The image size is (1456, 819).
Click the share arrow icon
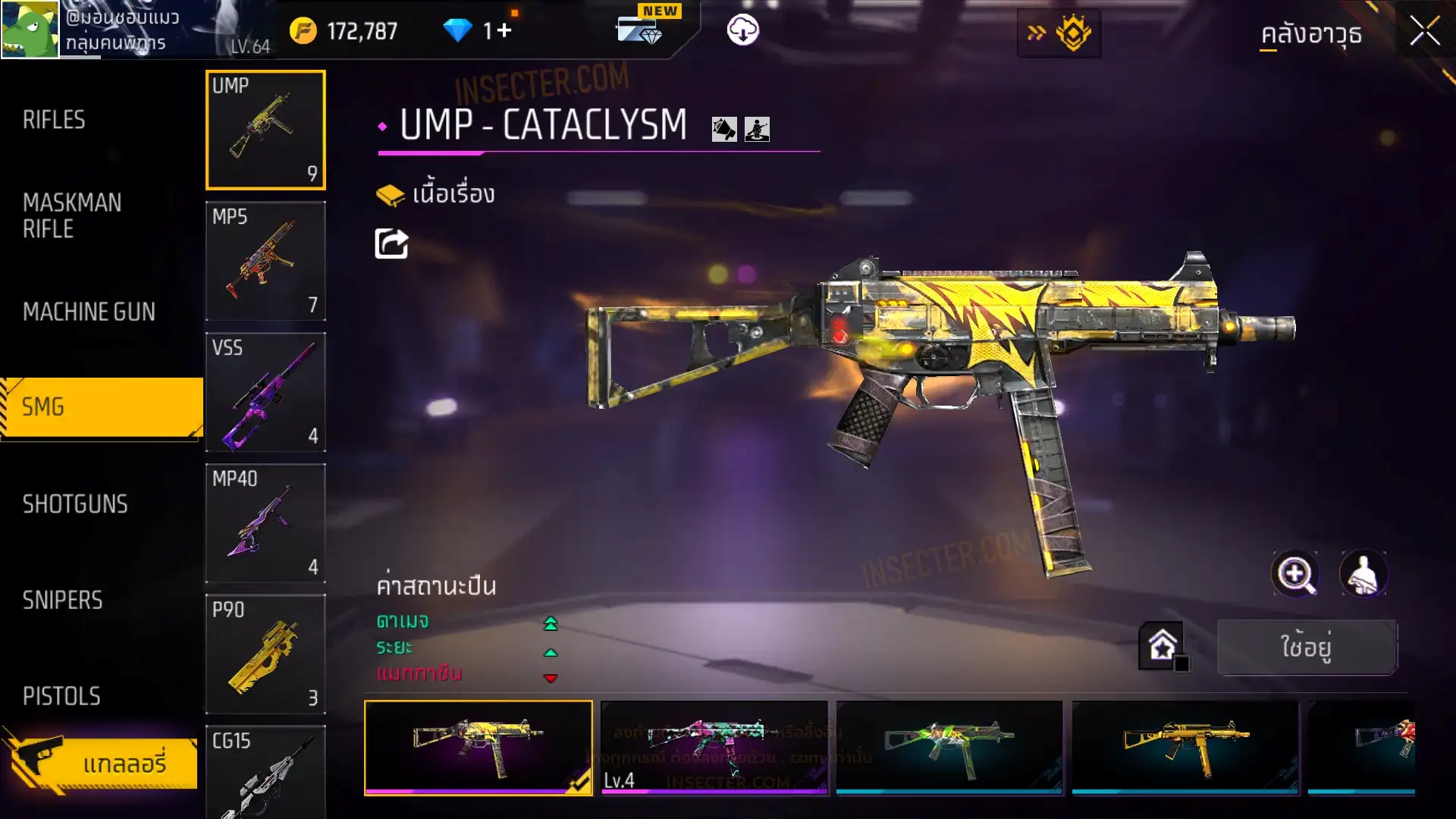click(391, 244)
